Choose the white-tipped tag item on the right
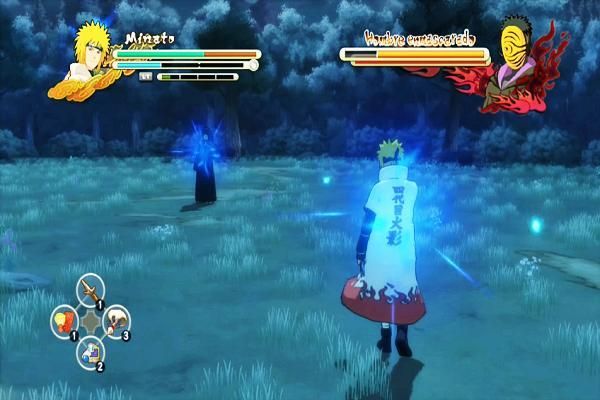This screenshot has width=600, height=400. (x=117, y=321)
